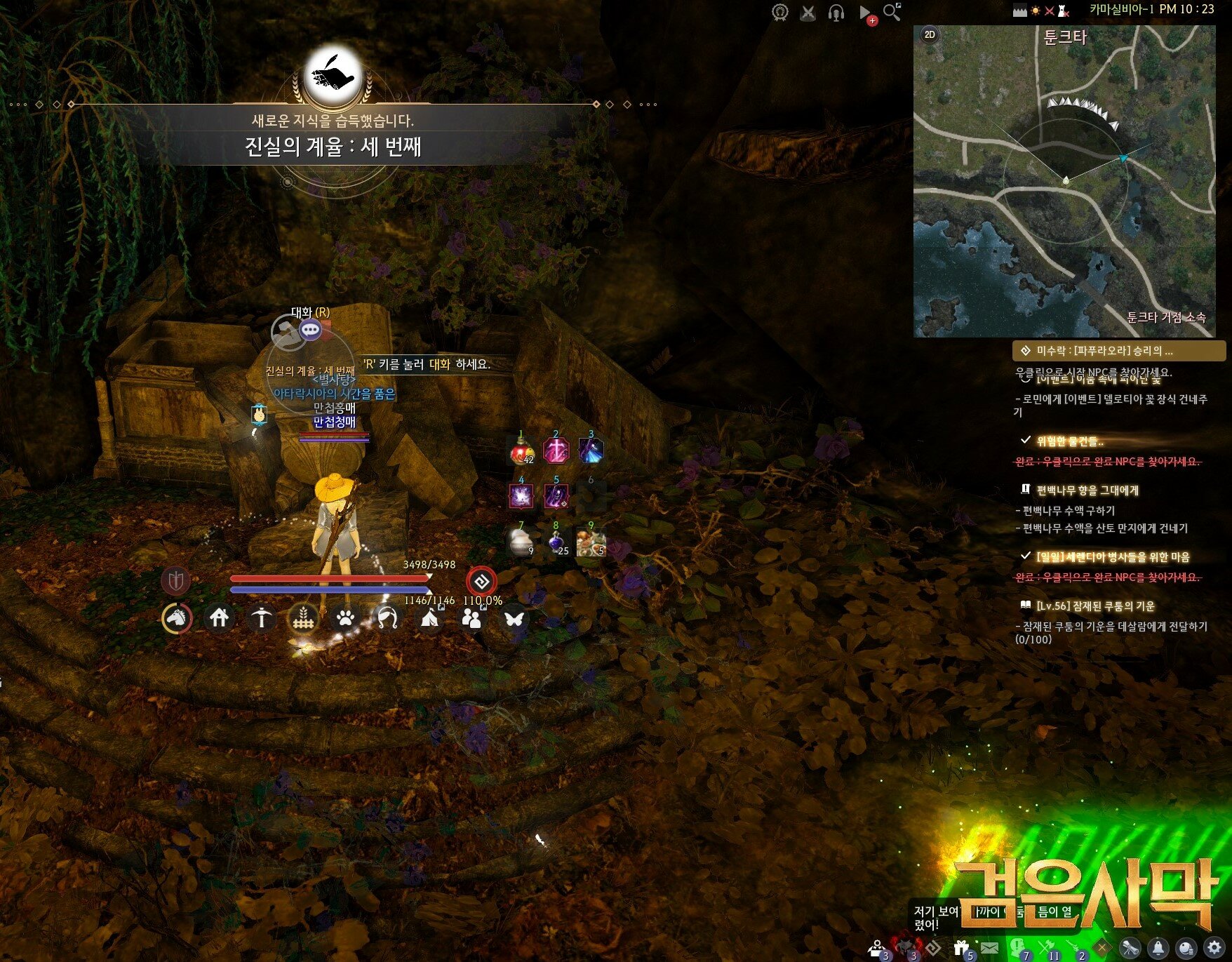Eat the food dish in slot 9
Viewport: 1232px width, 962px height.
(591, 542)
